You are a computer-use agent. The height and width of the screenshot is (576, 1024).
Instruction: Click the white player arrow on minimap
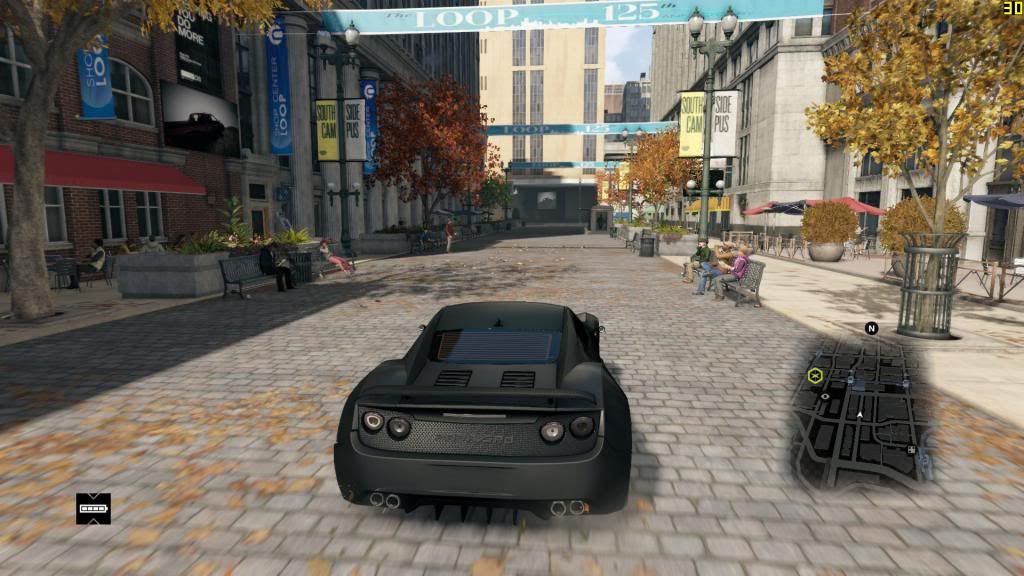click(x=859, y=413)
